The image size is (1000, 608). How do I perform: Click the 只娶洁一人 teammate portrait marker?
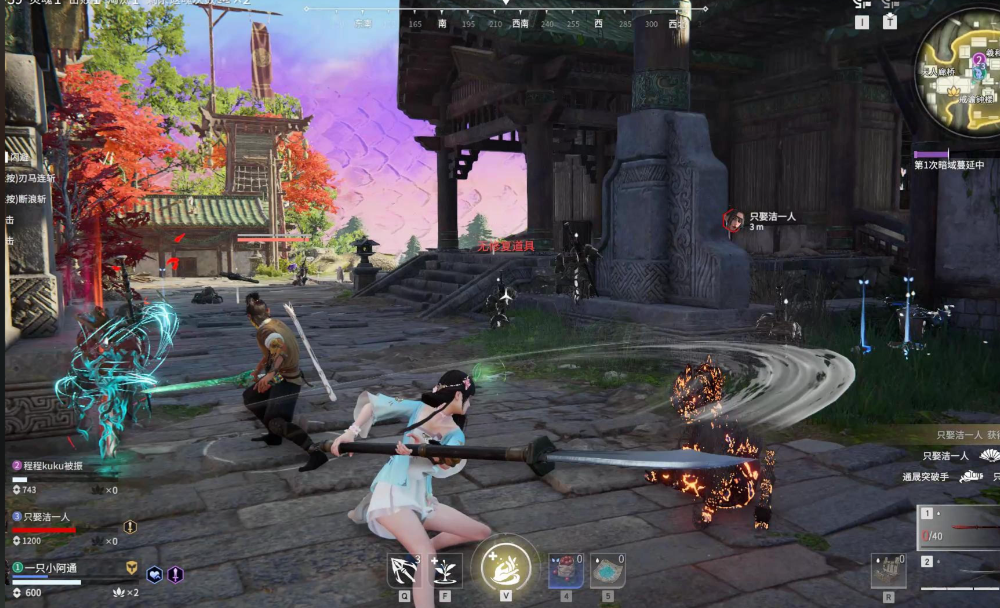733,220
